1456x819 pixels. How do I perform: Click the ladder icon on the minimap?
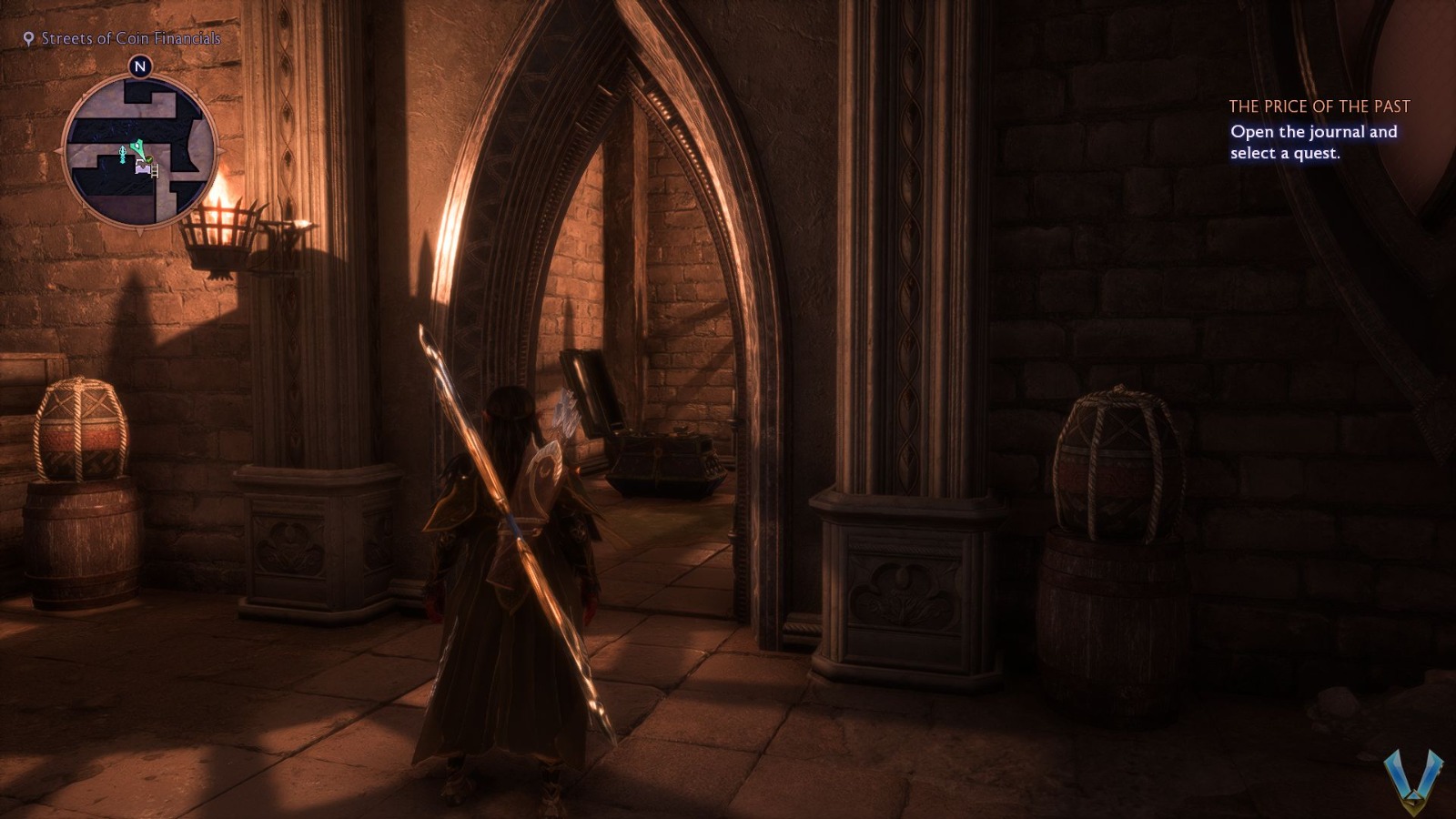pos(154,171)
